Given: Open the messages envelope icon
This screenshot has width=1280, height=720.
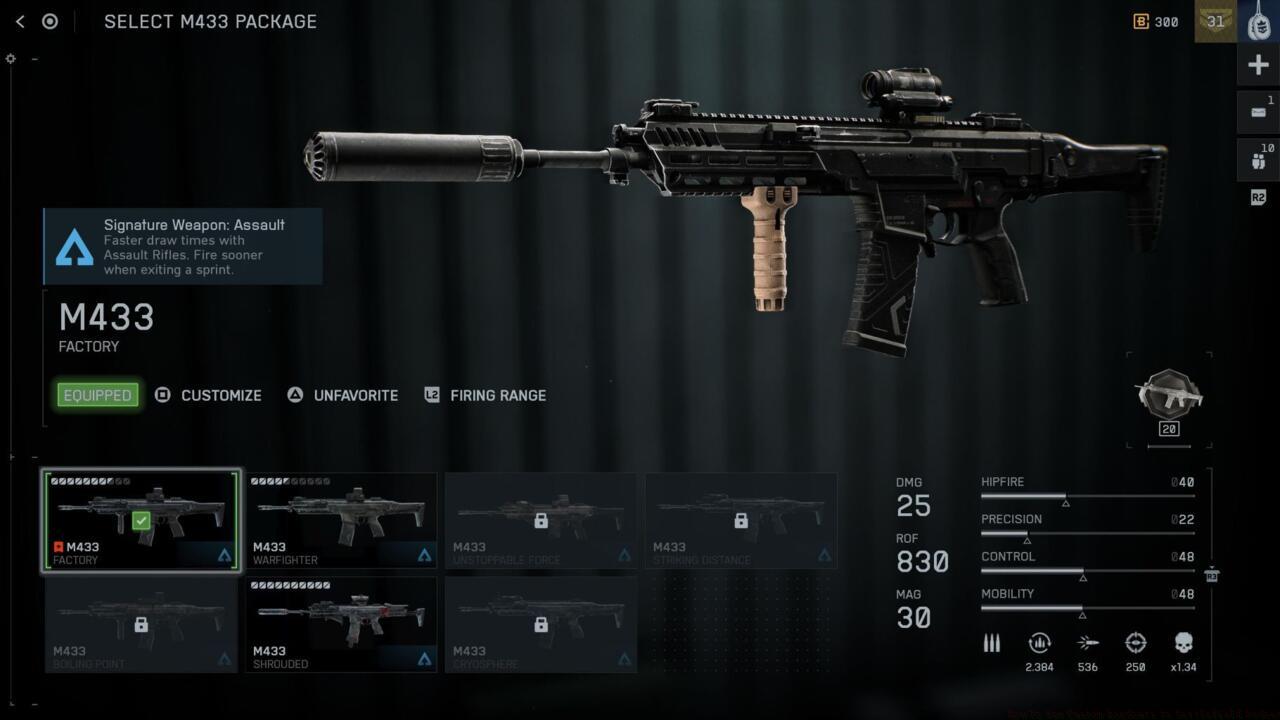Looking at the screenshot, I should 1257,111.
